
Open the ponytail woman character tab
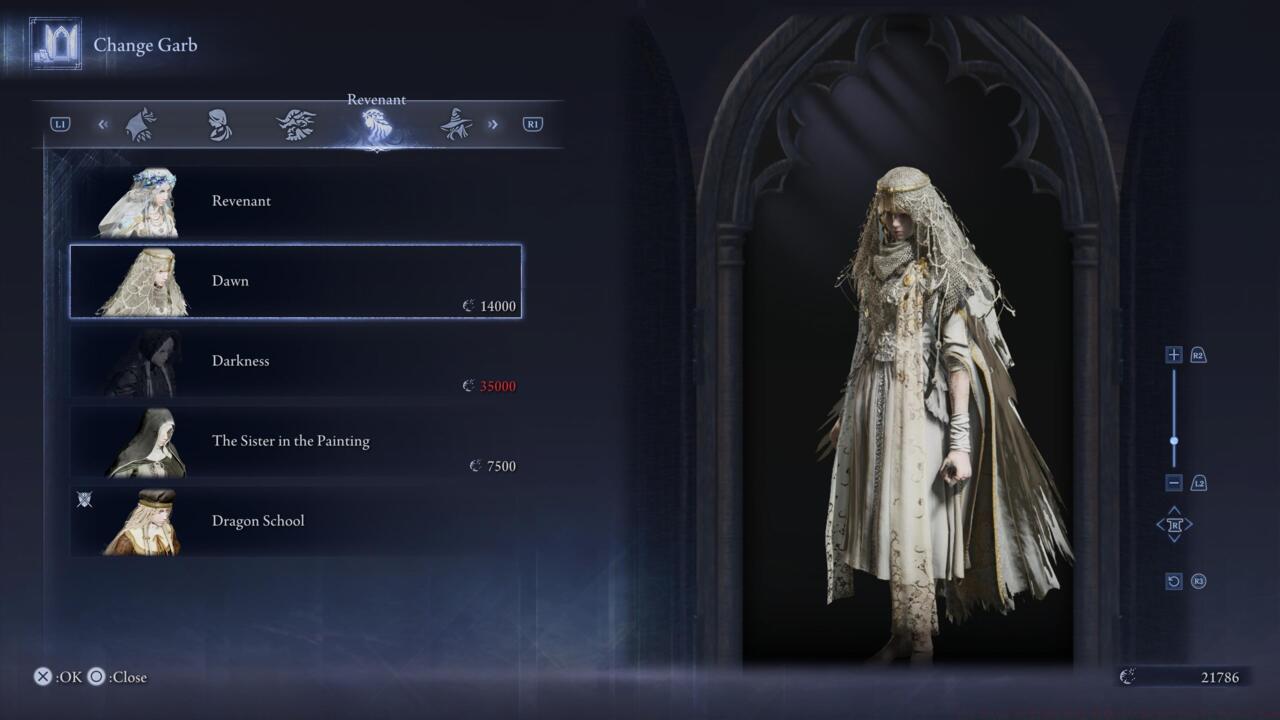coord(219,125)
